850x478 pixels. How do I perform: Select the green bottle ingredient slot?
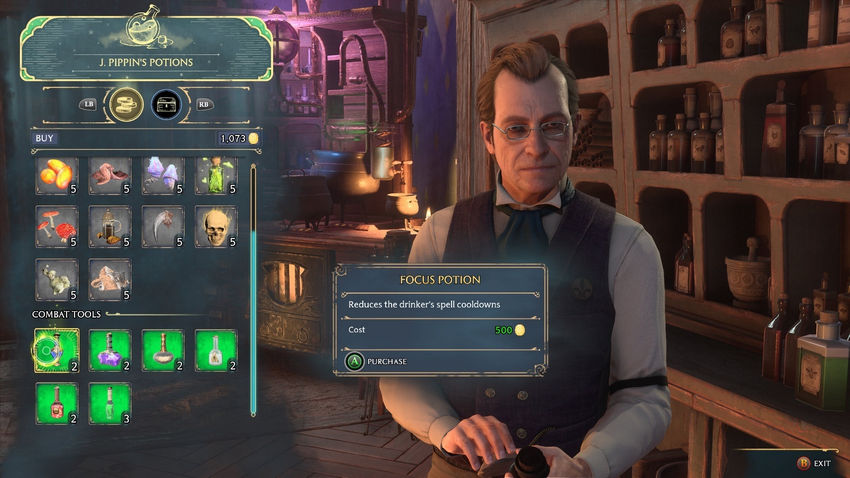tap(216, 176)
